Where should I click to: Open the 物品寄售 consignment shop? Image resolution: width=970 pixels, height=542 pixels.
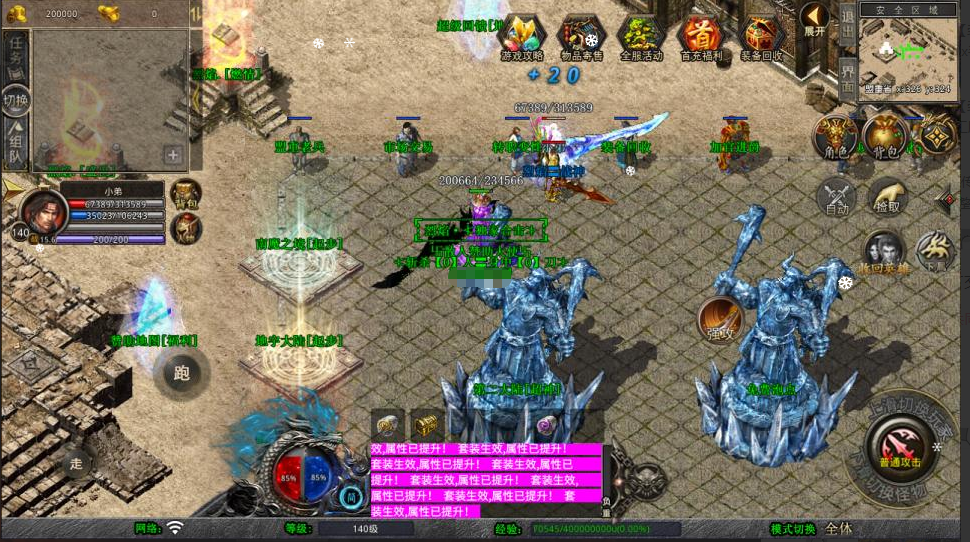tap(580, 38)
